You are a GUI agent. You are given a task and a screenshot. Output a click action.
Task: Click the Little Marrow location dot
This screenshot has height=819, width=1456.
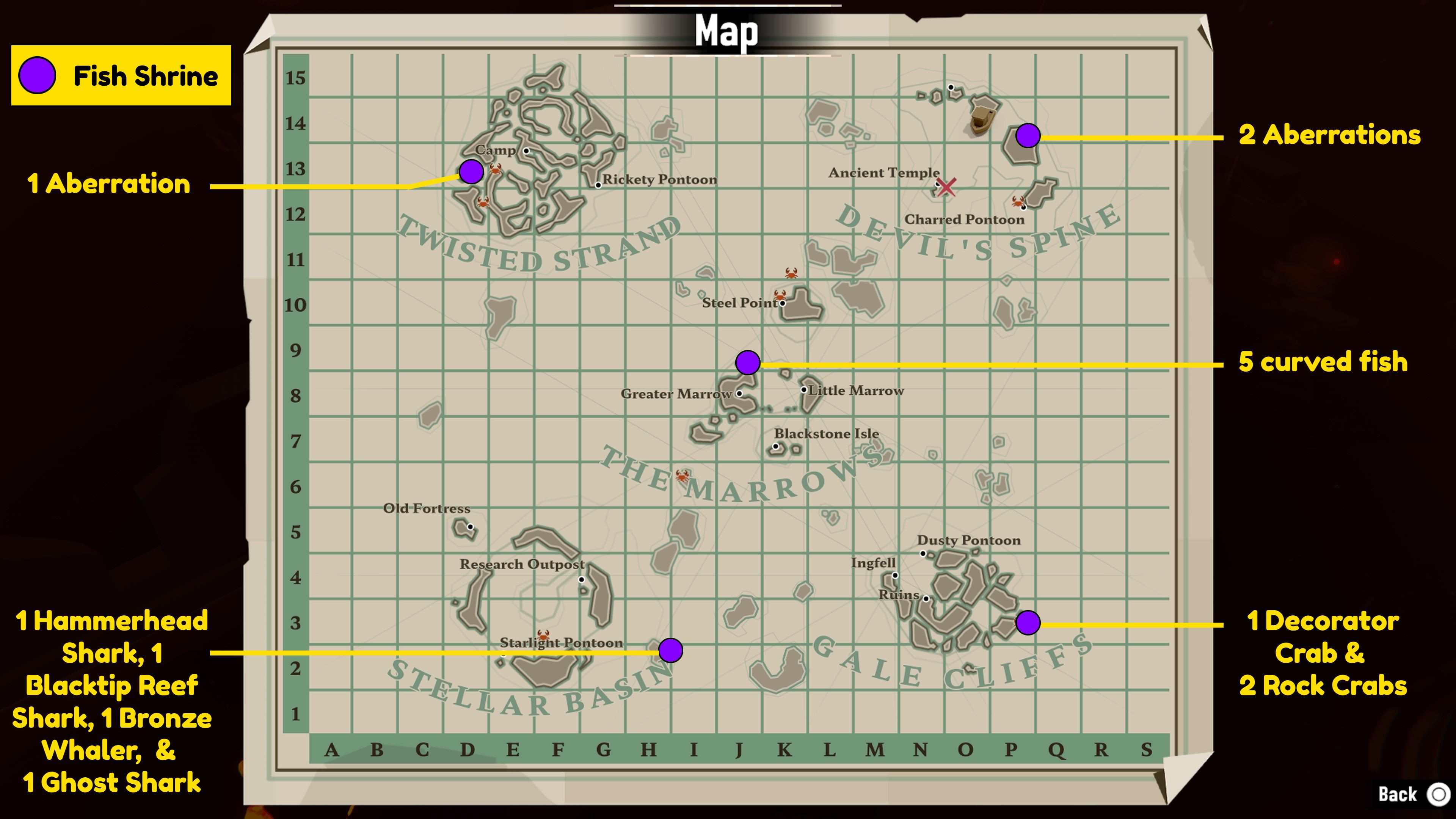(804, 389)
